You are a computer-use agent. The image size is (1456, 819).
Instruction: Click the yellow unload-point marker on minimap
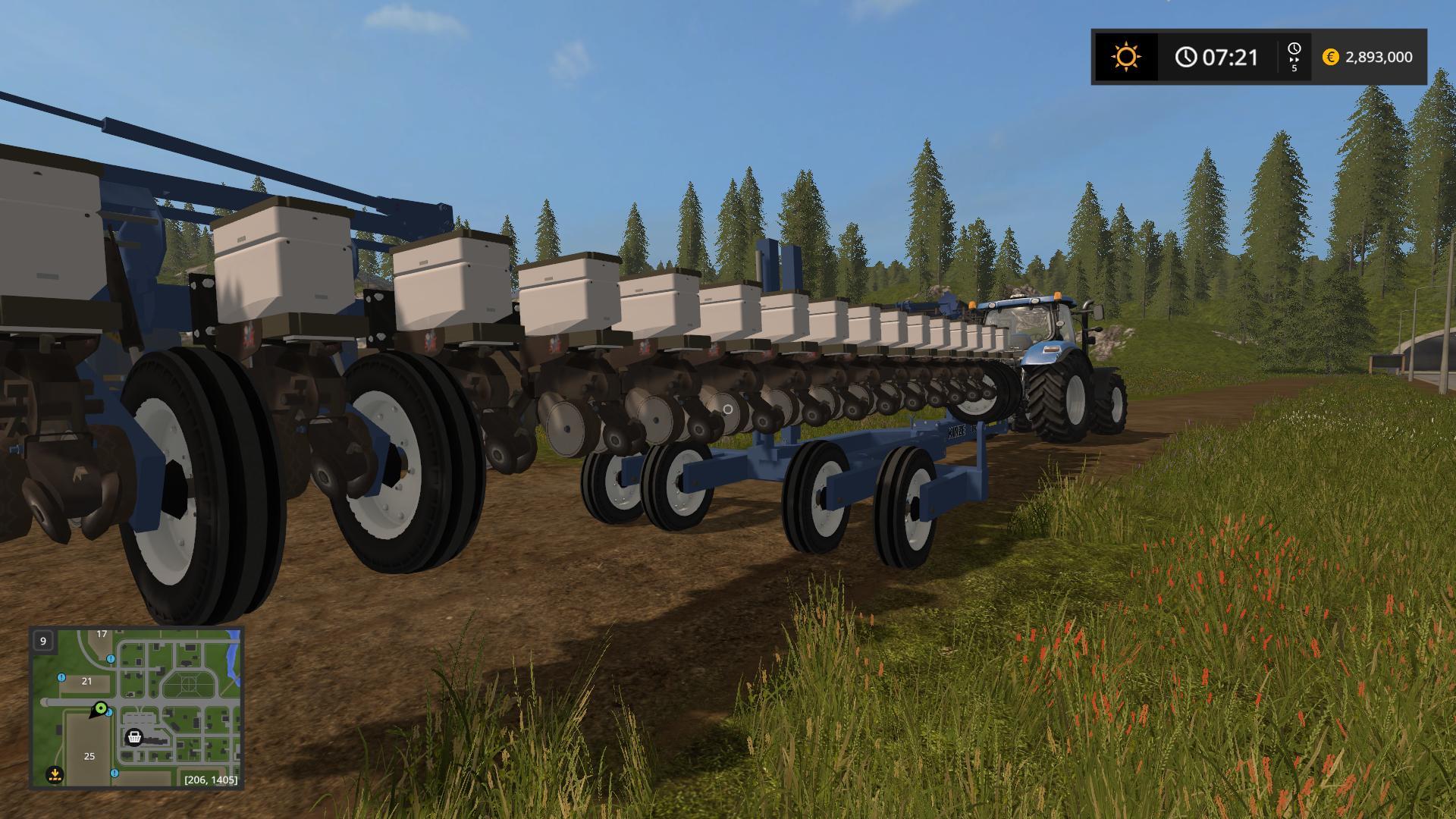click(55, 774)
